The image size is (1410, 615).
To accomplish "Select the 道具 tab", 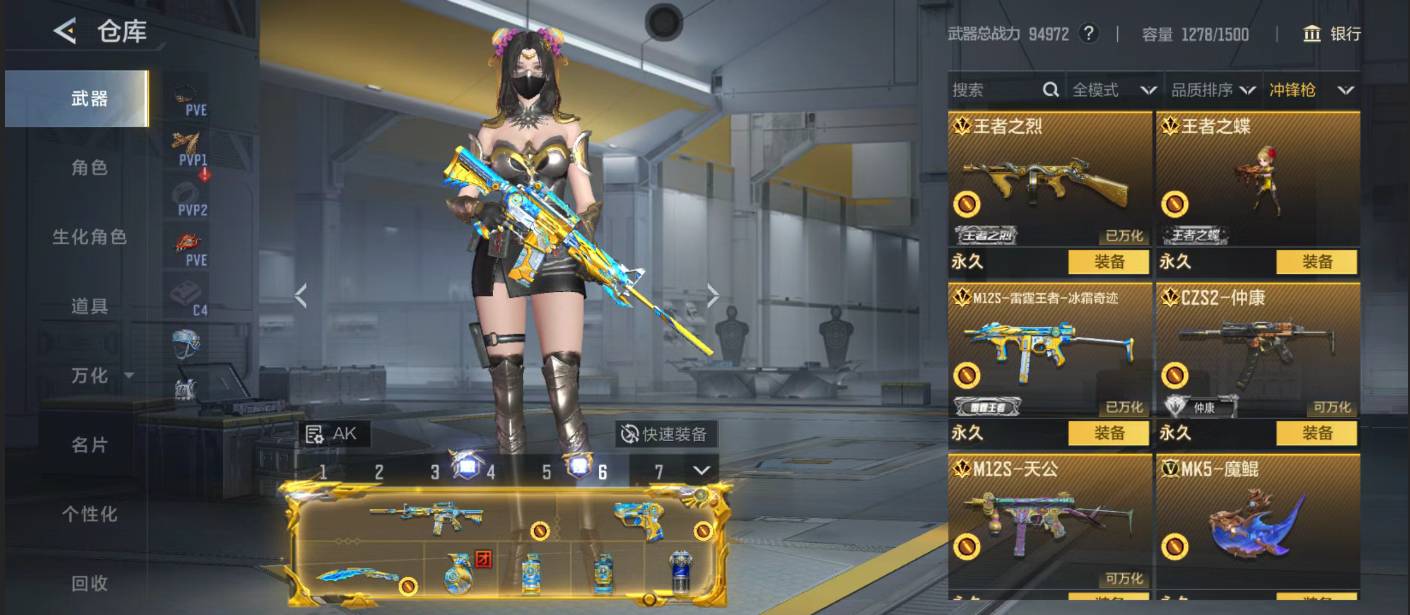I will point(89,306).
